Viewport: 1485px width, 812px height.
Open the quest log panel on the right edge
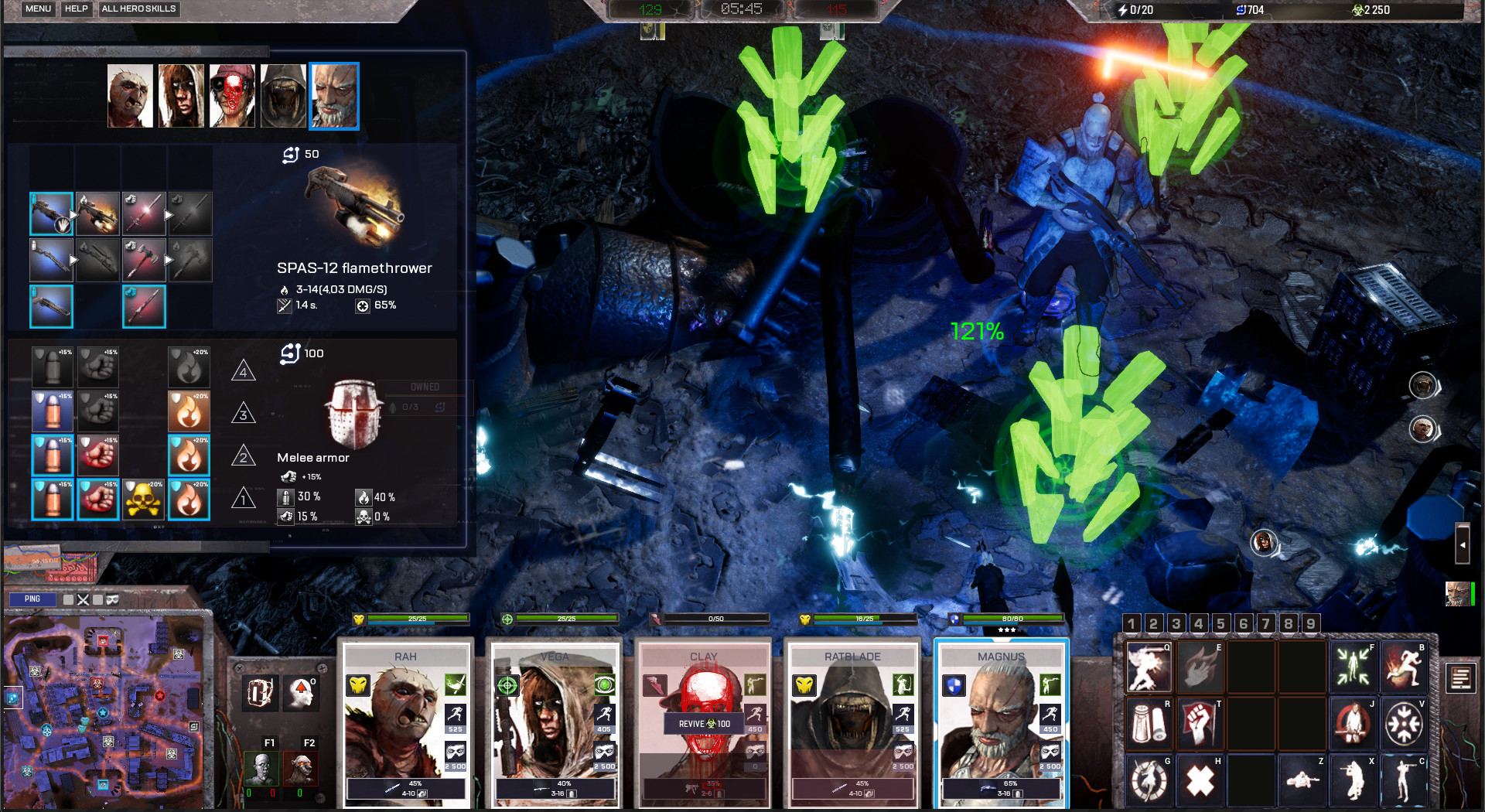point(1460,677)
